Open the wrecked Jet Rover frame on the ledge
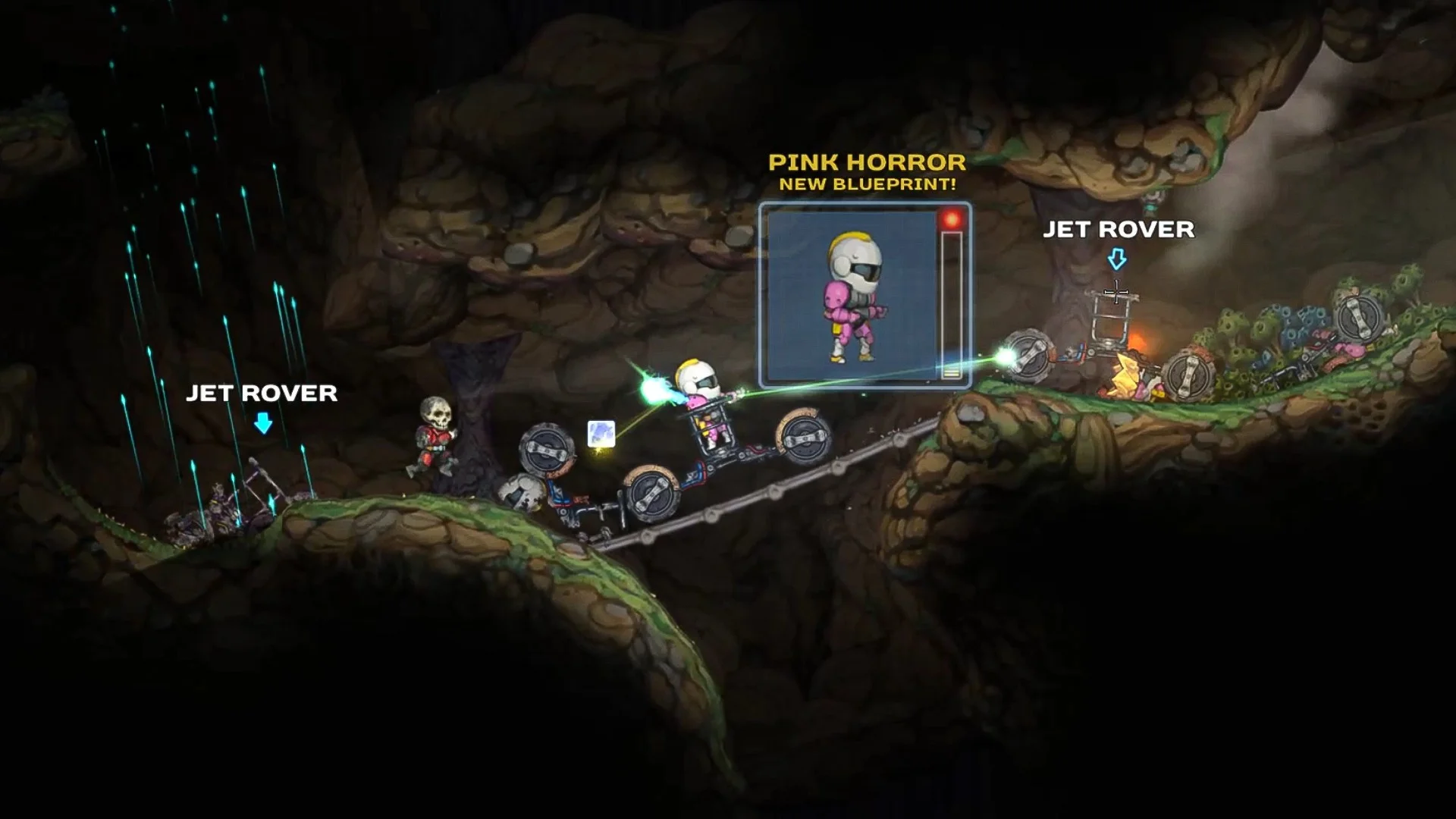The height and width of the screenshot is (819, 1456). 1109,325
